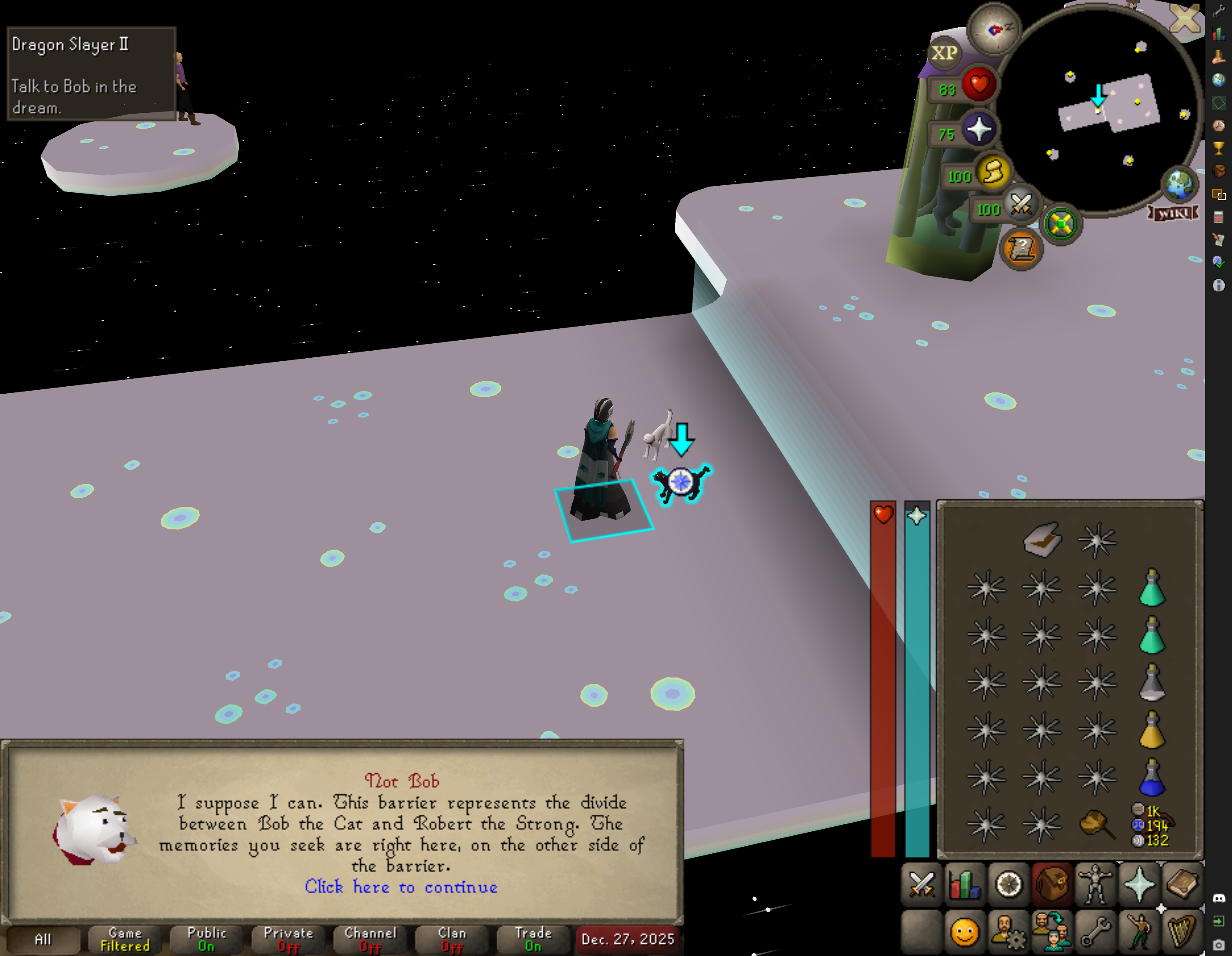Select the yellow potion in inventory

(1151, 730)
